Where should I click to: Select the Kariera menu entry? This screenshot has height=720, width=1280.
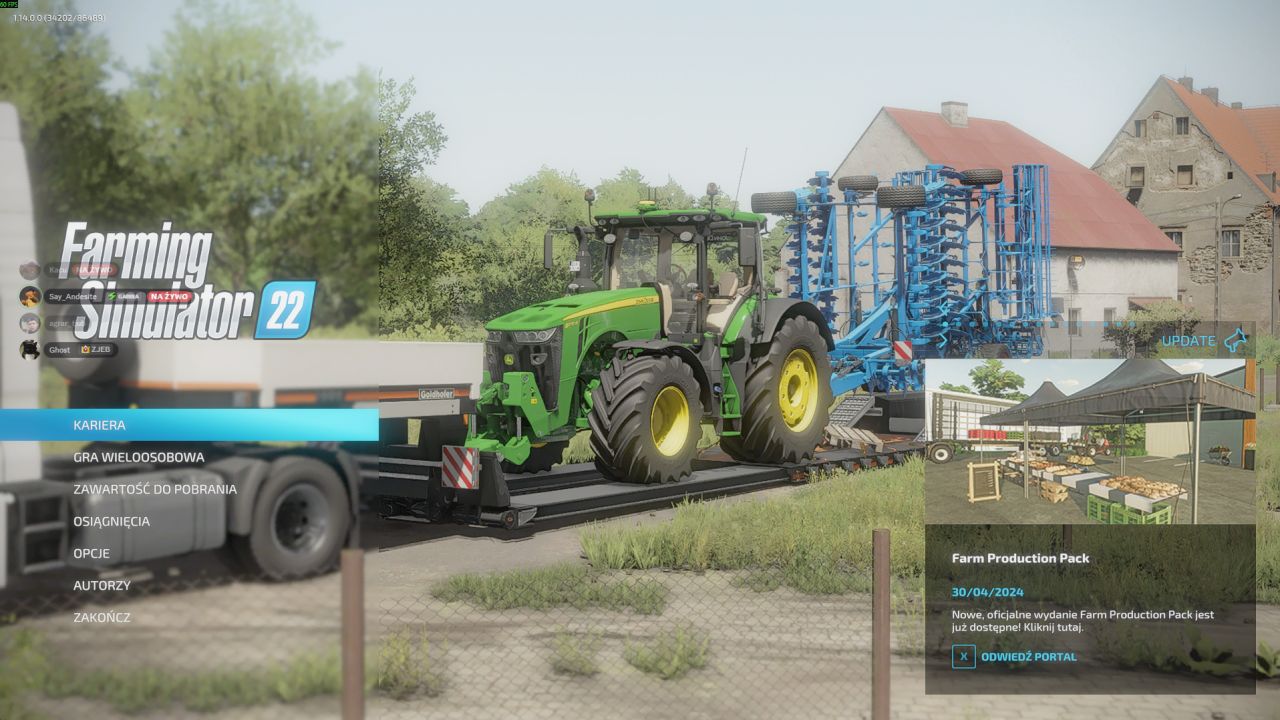click(100, 425)
